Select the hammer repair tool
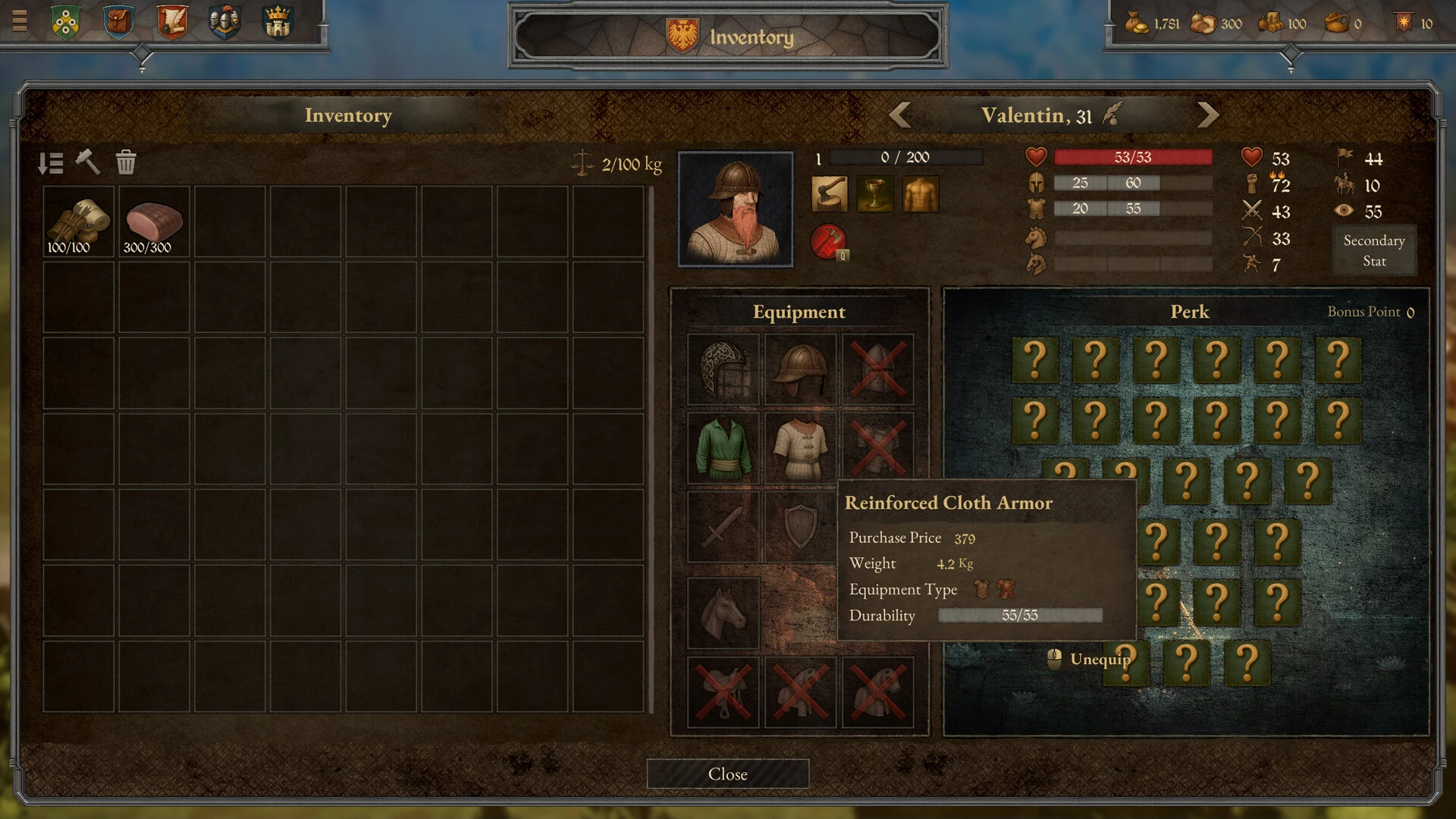This screenshot has height=819, width=1456. 88,162
